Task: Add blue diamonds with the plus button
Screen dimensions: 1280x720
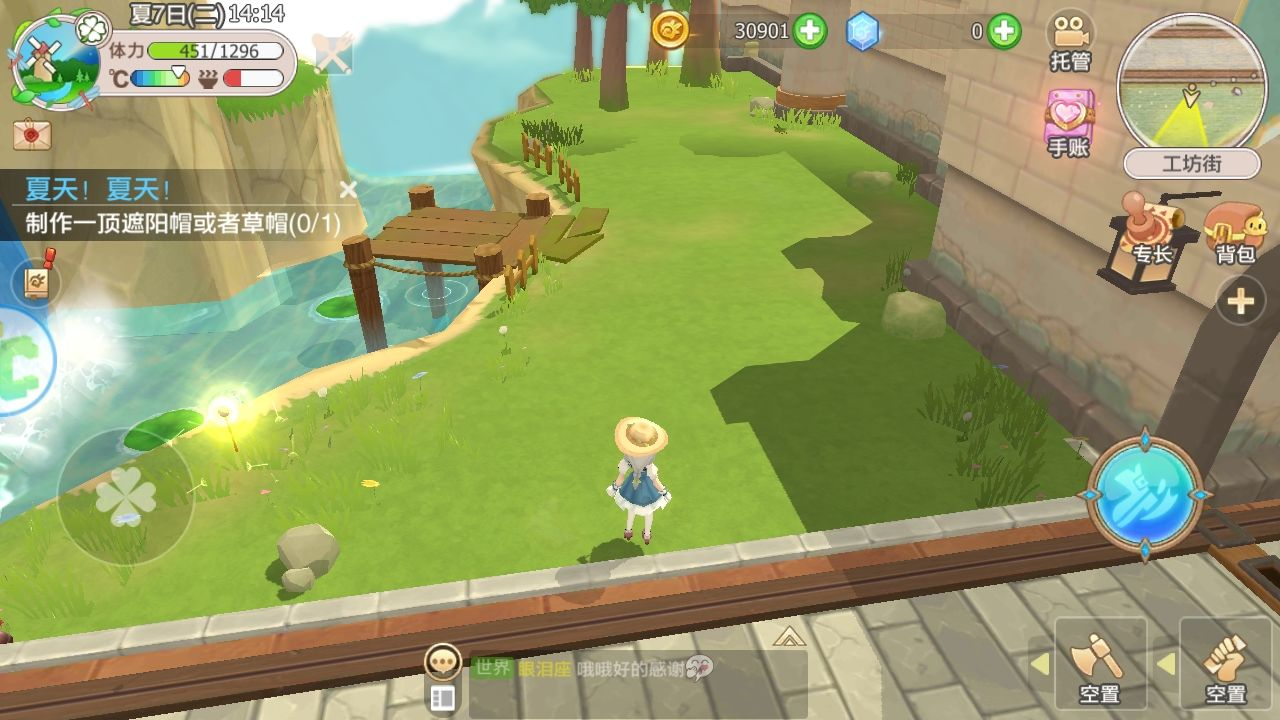Action: (x=1004, y=31)
